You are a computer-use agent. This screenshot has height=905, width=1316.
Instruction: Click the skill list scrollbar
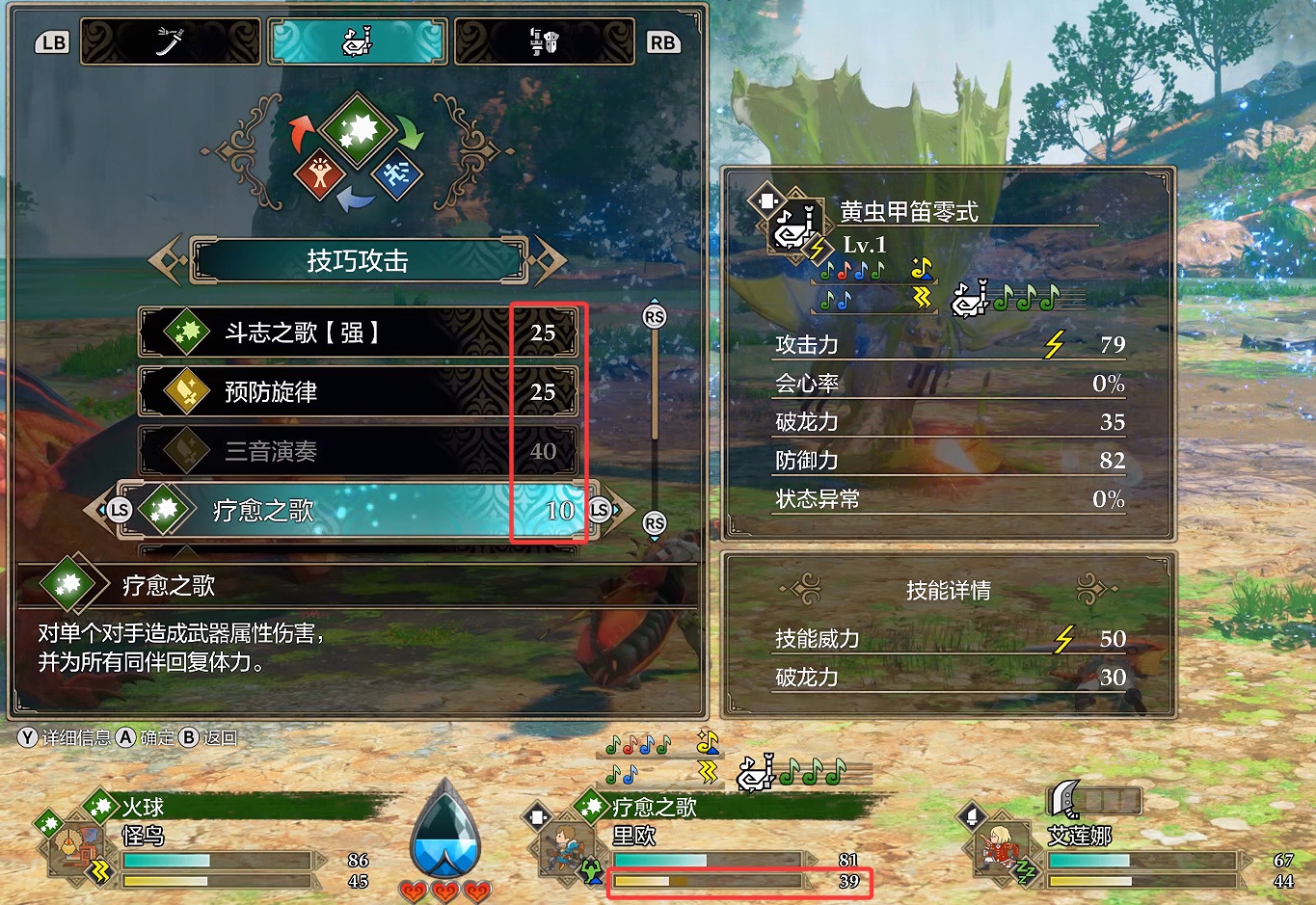[655, 419]
